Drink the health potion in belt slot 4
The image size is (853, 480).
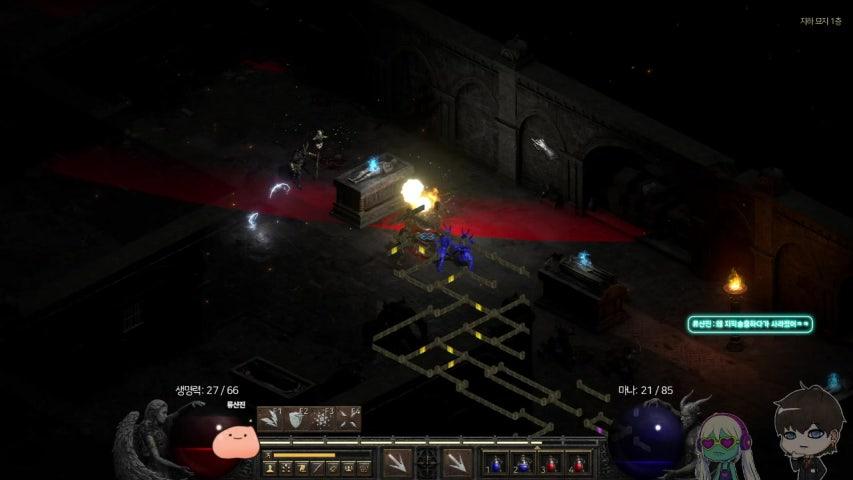coord(579,463)
